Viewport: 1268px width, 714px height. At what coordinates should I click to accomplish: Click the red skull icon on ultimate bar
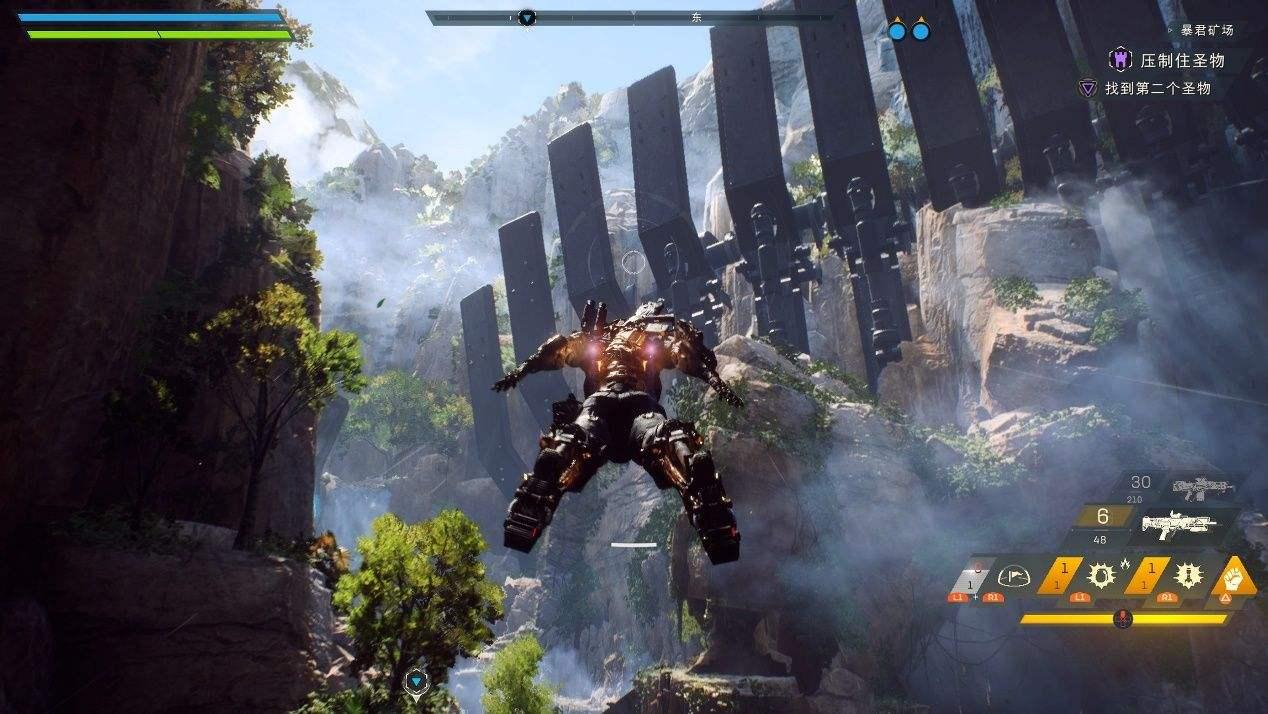click(1123, 619)
